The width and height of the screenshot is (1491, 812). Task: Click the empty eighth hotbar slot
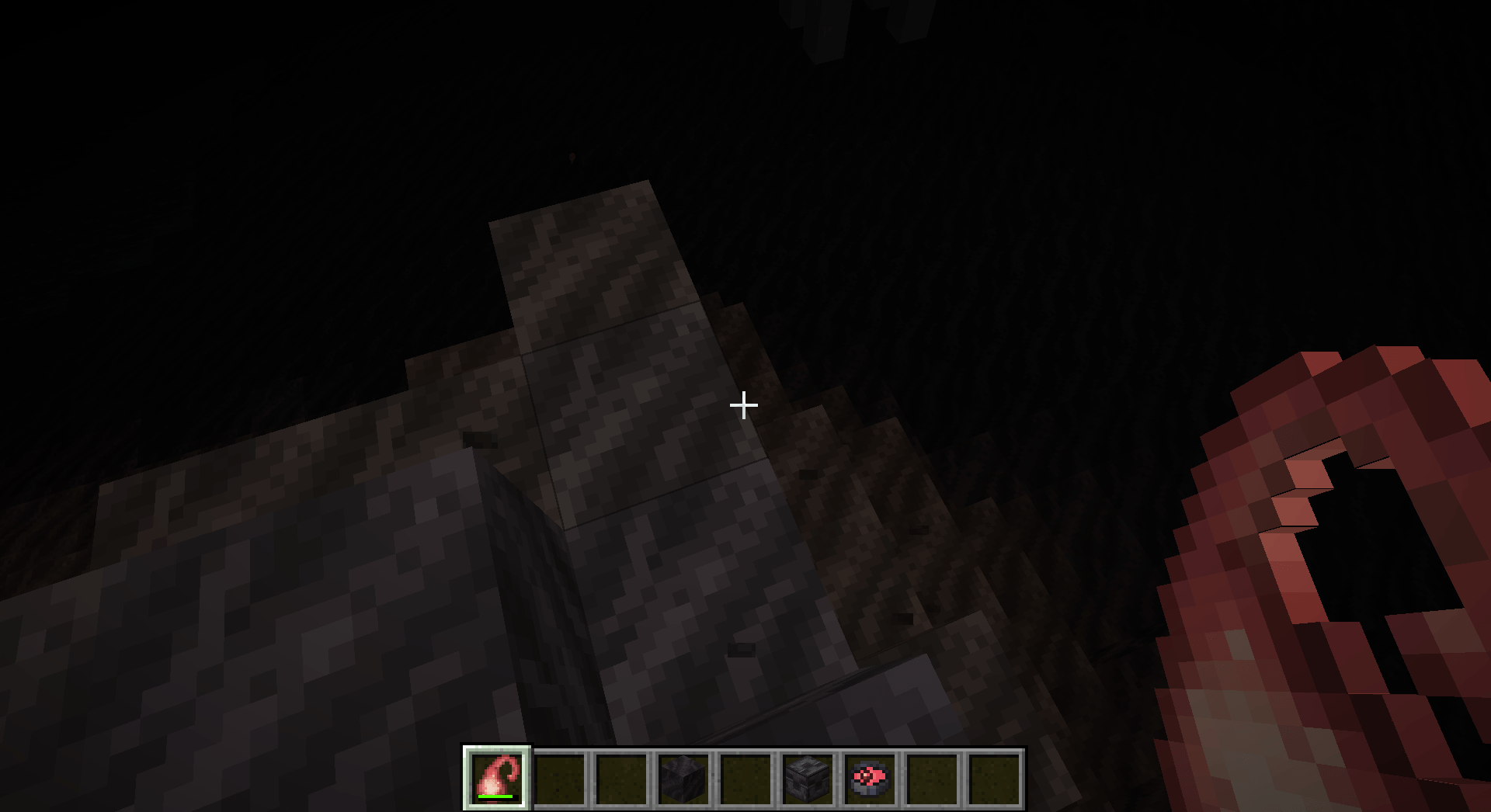[932, 780]
